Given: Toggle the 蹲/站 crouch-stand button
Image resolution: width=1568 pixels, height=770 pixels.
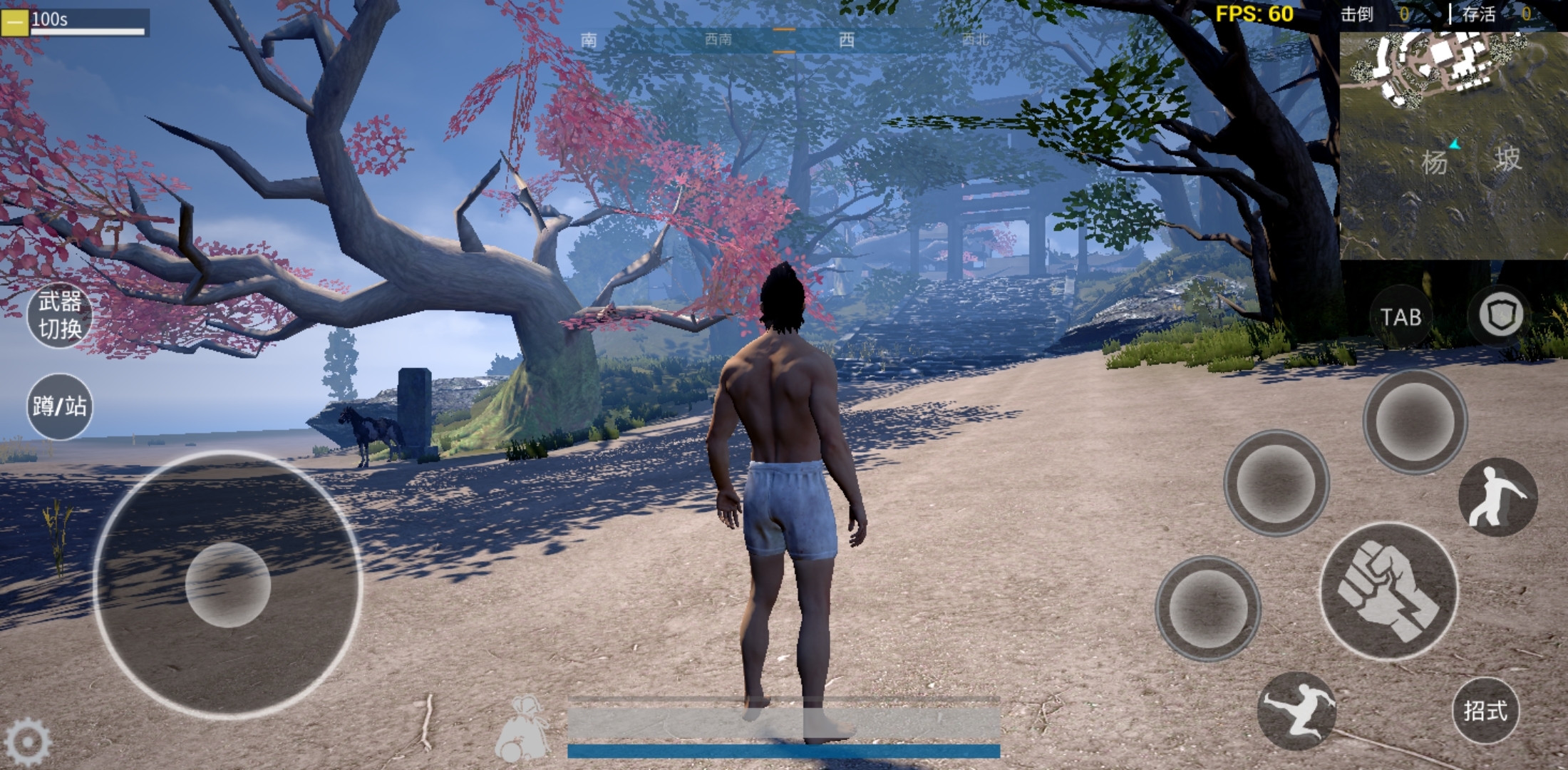Looking at the screenshot, I should click(60, 406).
